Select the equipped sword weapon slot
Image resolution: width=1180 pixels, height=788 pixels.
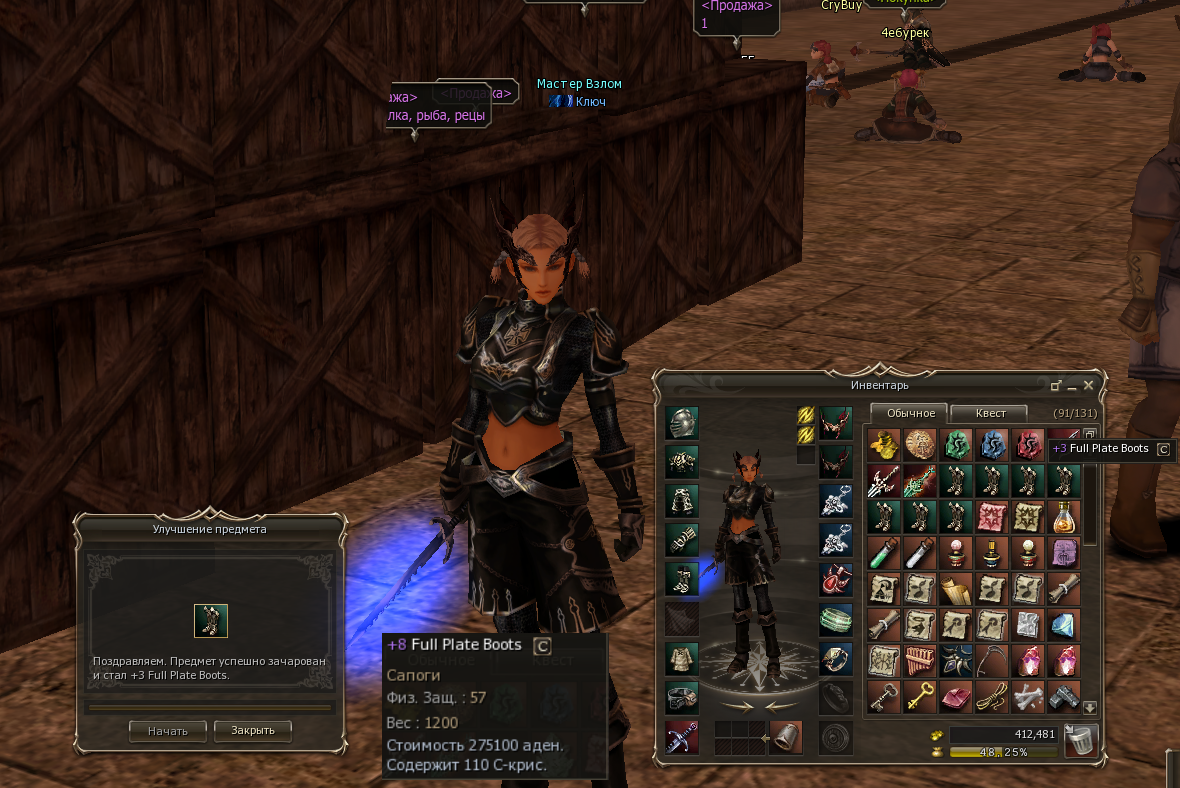click(x=682, y=737)
